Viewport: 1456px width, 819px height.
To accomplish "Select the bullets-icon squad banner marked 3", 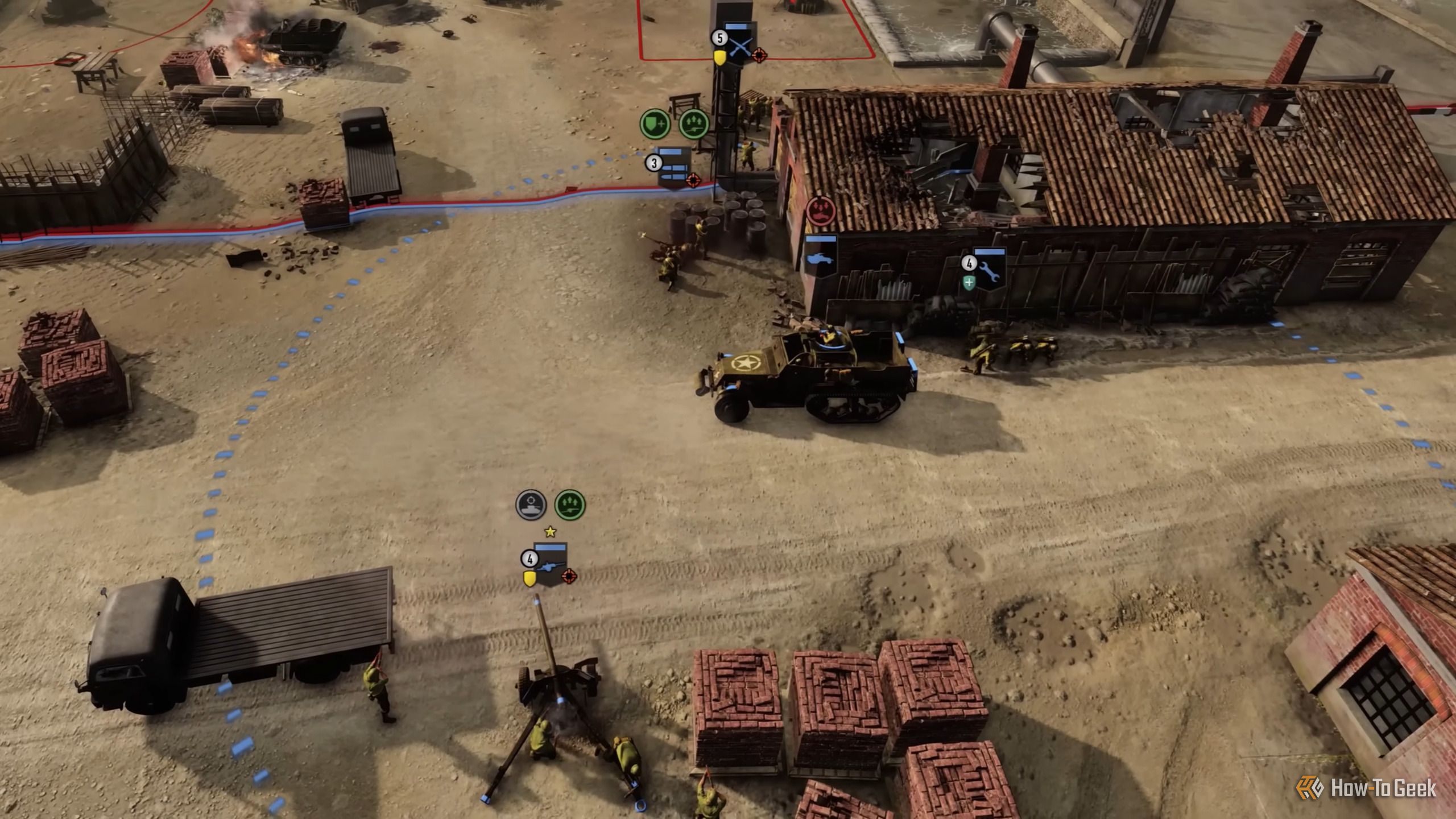I will point(675,167).
